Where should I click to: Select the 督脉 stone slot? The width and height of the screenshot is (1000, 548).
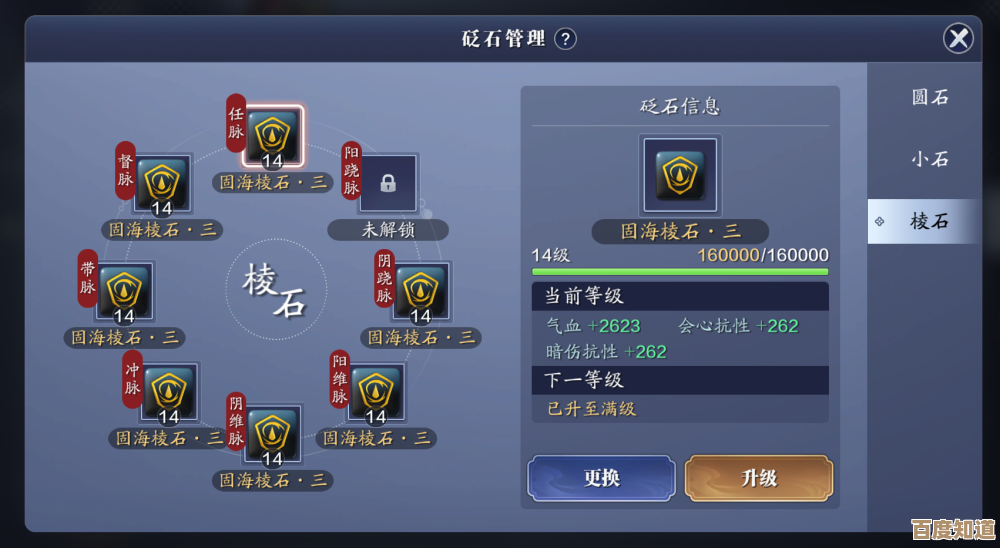[x=162, y=185]
